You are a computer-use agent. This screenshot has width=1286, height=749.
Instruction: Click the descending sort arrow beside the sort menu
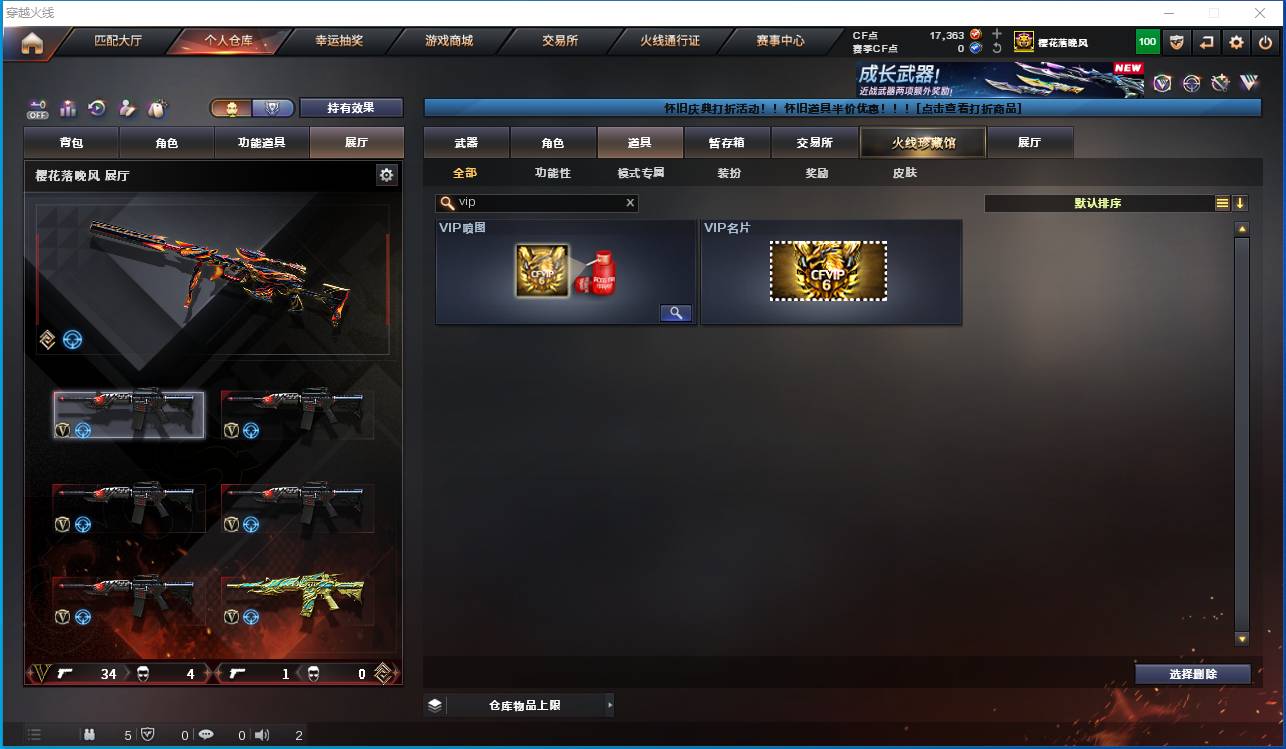1240,203
